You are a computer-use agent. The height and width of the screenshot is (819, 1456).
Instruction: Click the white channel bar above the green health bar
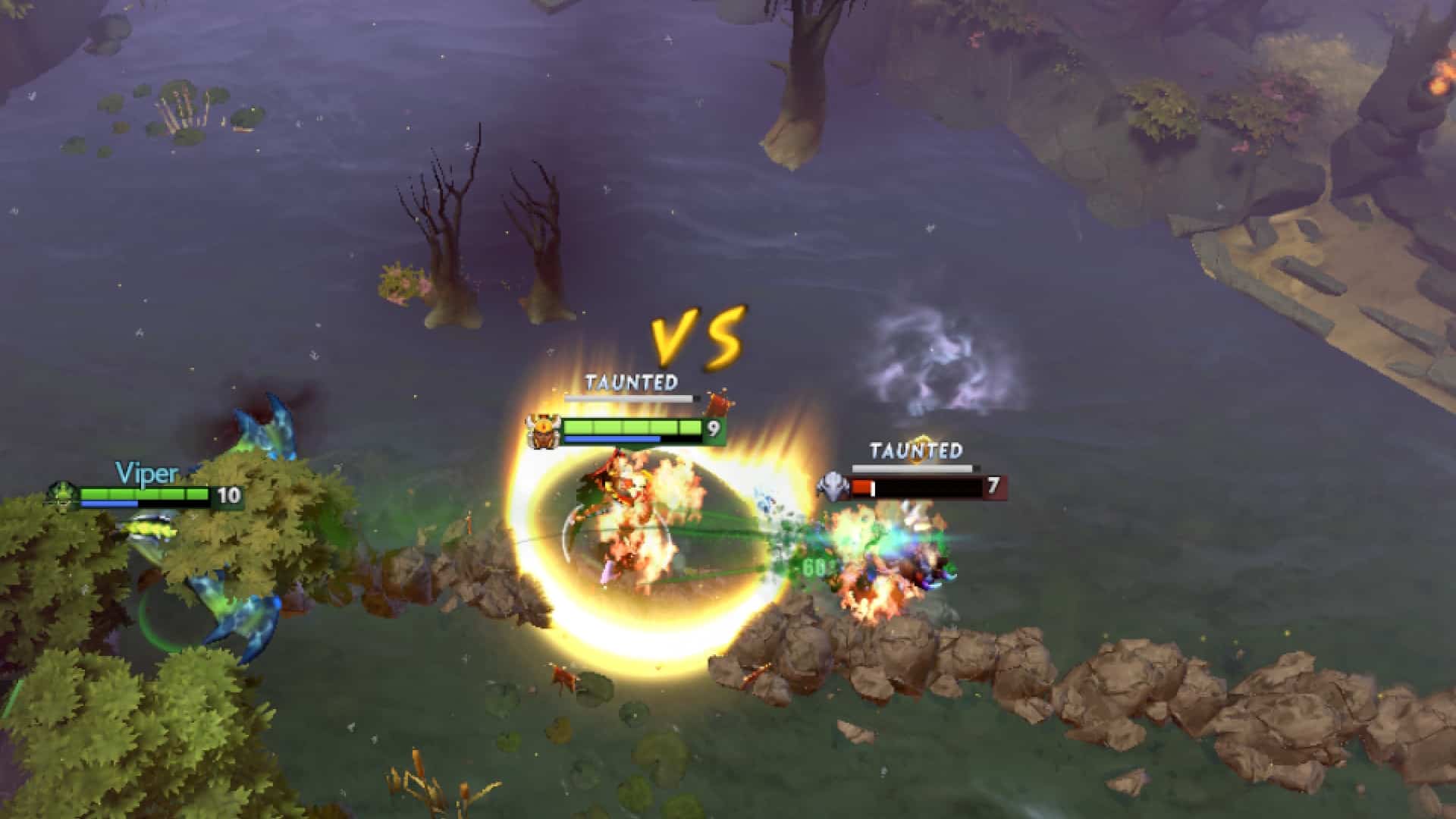(x=626, y=397)
